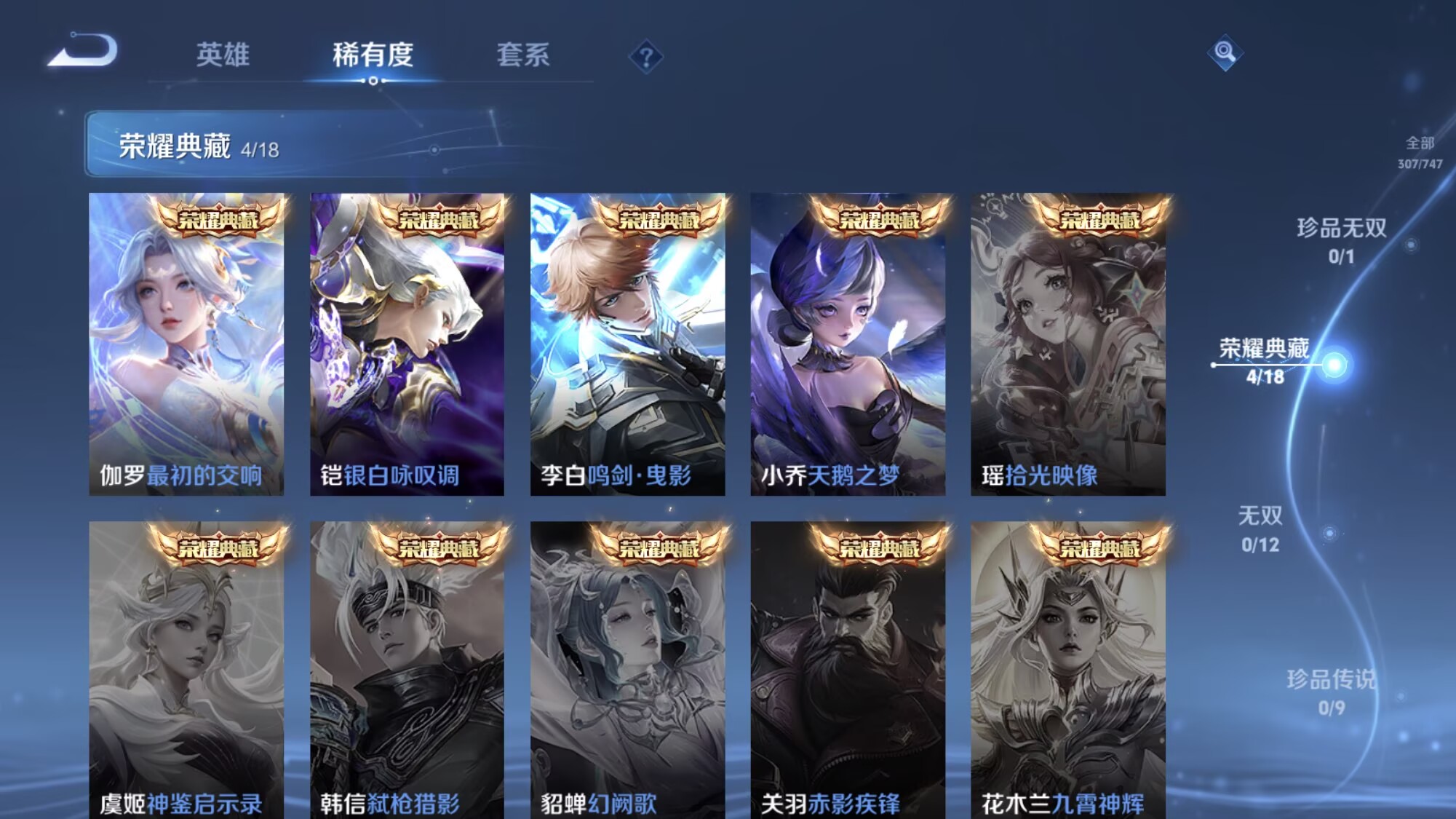
Task: Choose the 铠 银白咏叹调 skin card
Action: (407, 344)
